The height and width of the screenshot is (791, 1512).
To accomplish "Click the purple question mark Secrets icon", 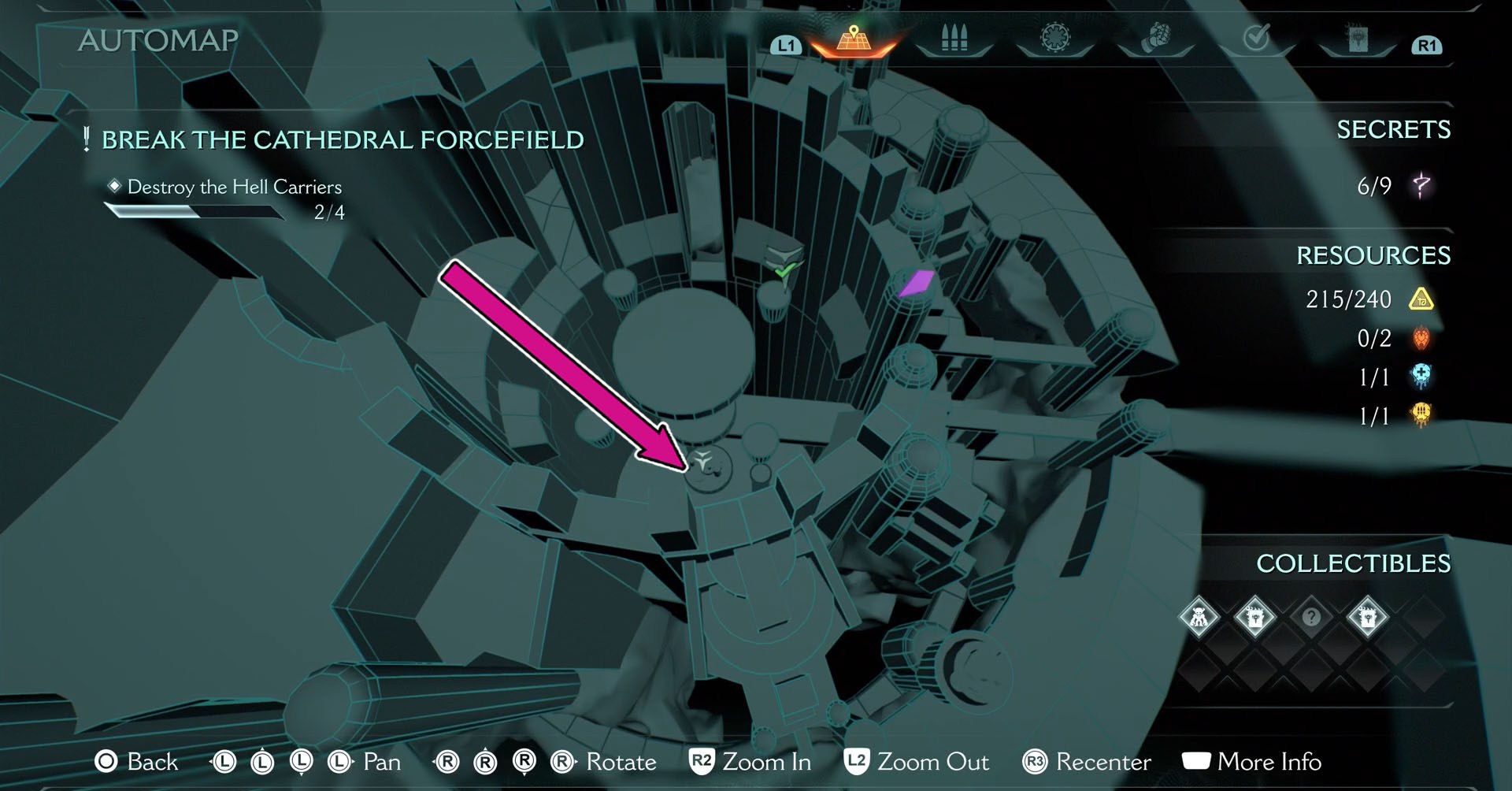I will (x=1422, y=186).
